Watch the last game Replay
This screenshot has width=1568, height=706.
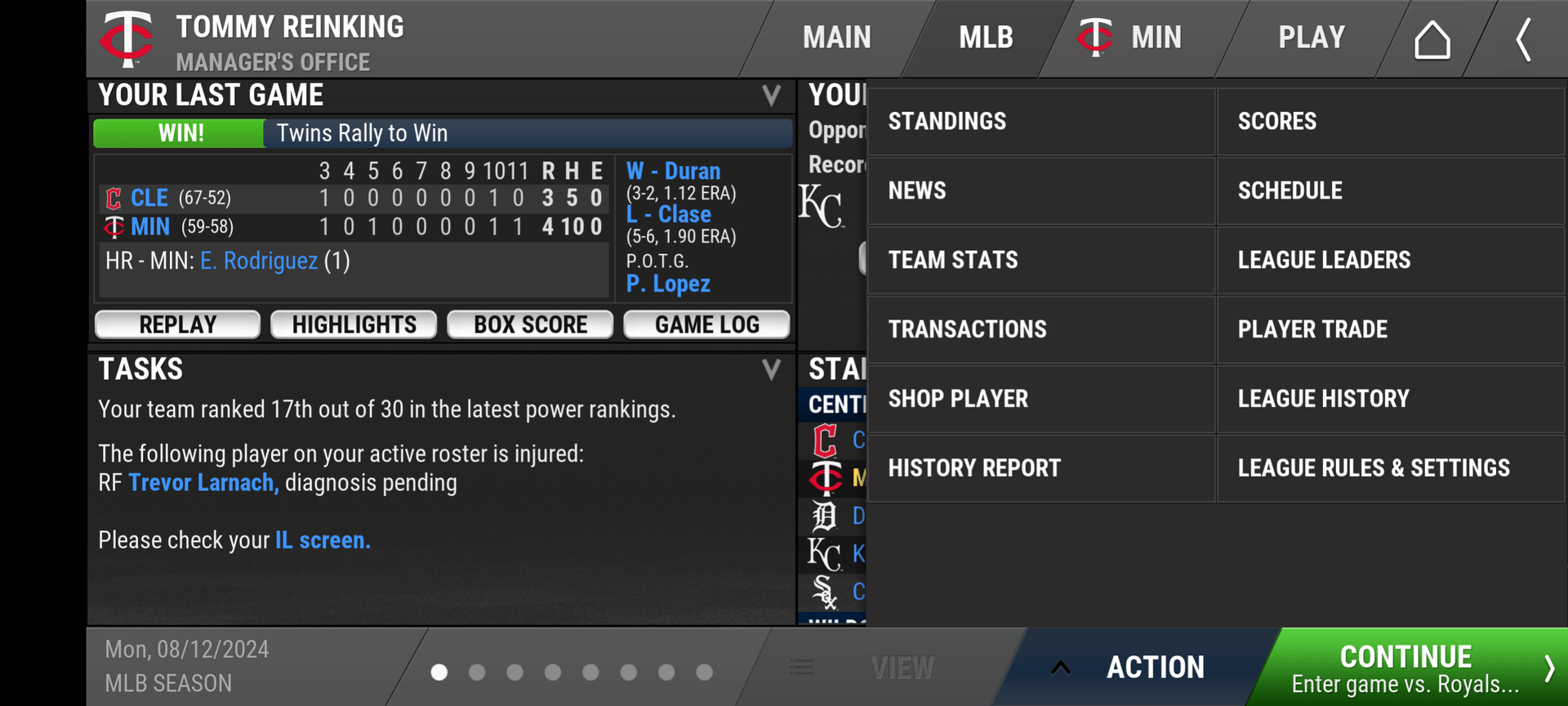point(177,324)
